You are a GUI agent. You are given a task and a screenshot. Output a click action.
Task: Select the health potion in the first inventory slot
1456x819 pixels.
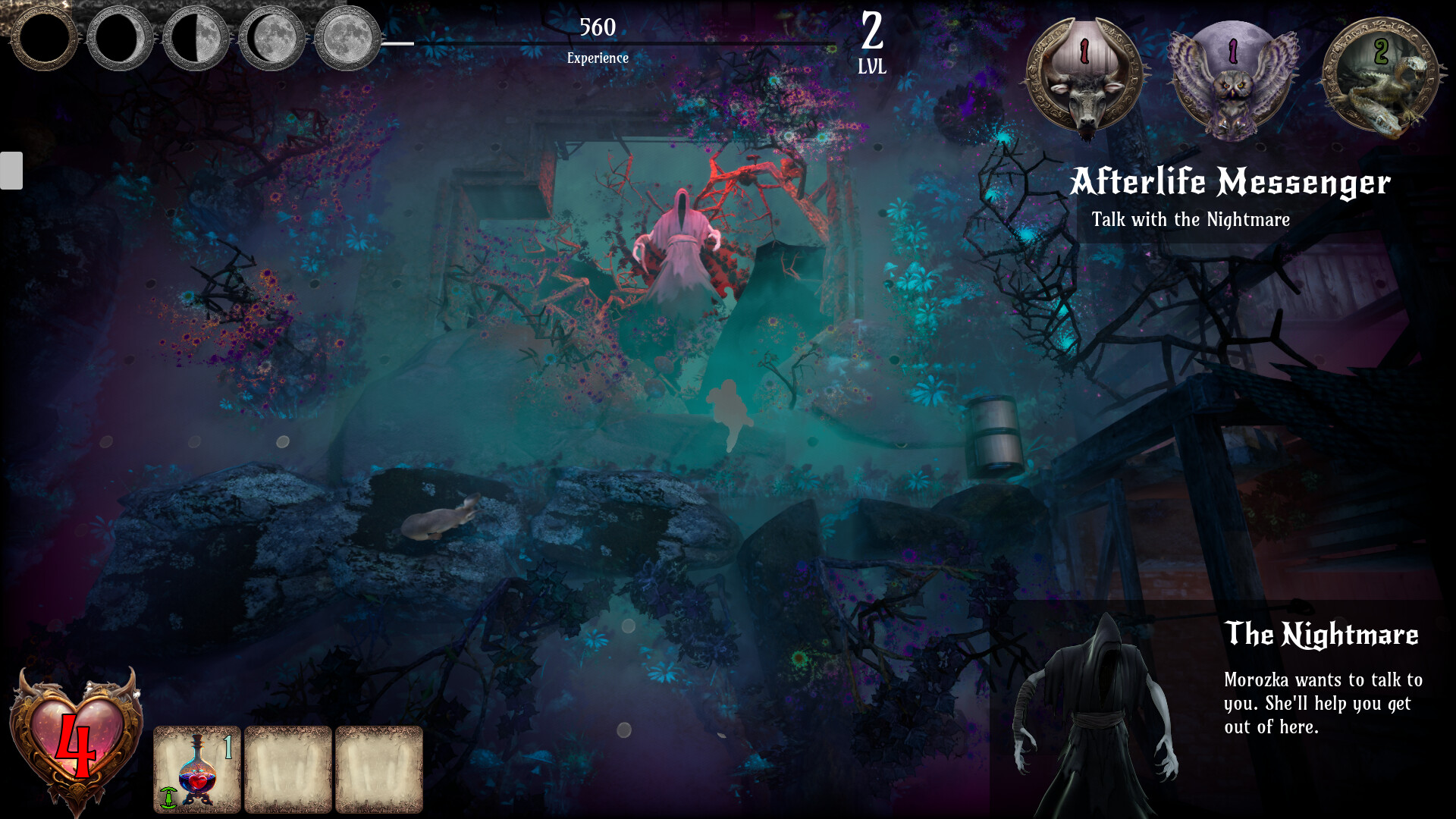(x=197, y=767)
